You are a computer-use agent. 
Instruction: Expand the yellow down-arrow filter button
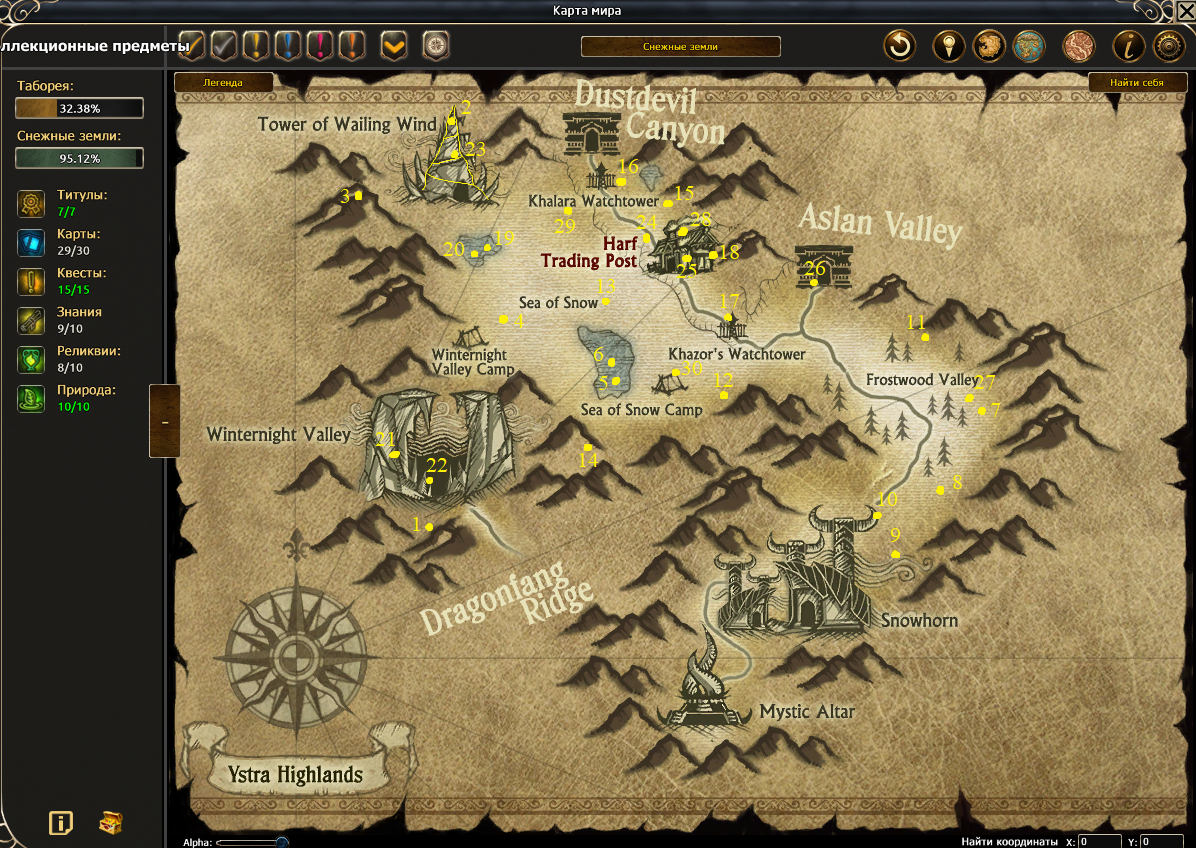(x=394, y=46)
